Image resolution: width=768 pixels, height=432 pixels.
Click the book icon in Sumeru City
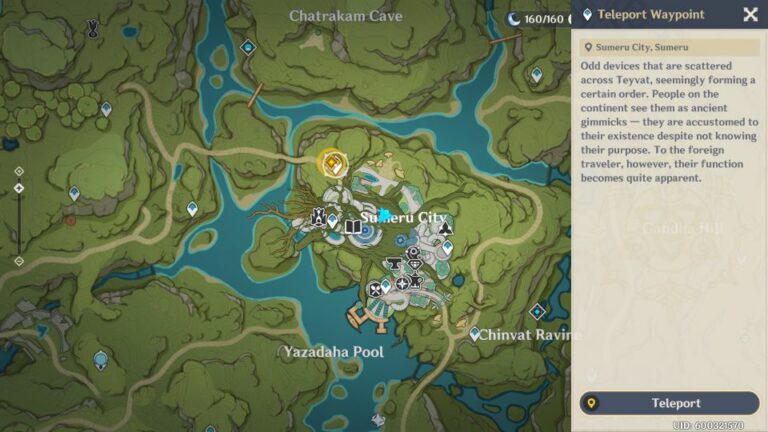pyautogui.click(x=352, y=229)
